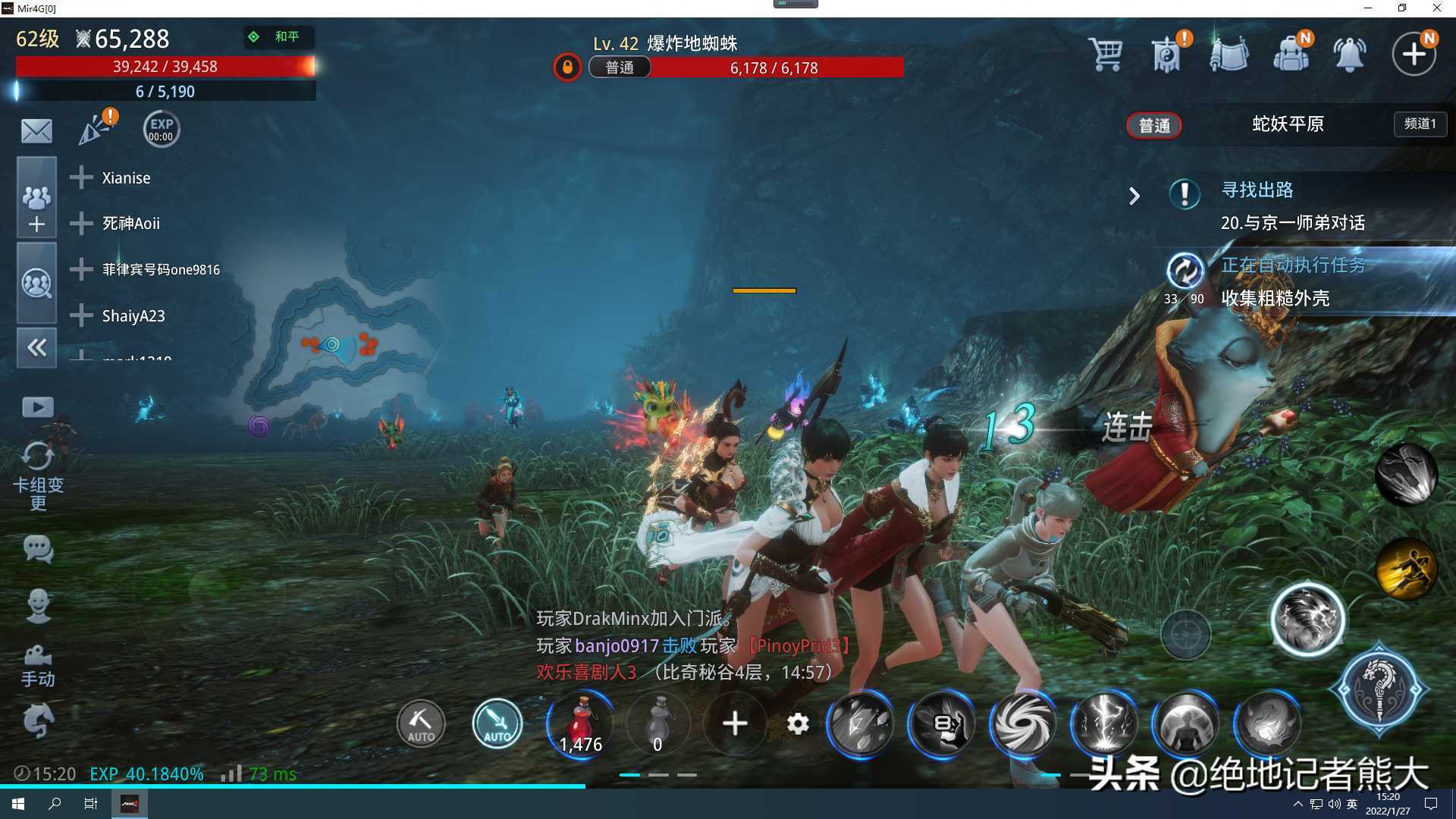Screen dimensions: 1456x819
Task: Toggle the sword AUTO combat button
Action: [497, 724]
